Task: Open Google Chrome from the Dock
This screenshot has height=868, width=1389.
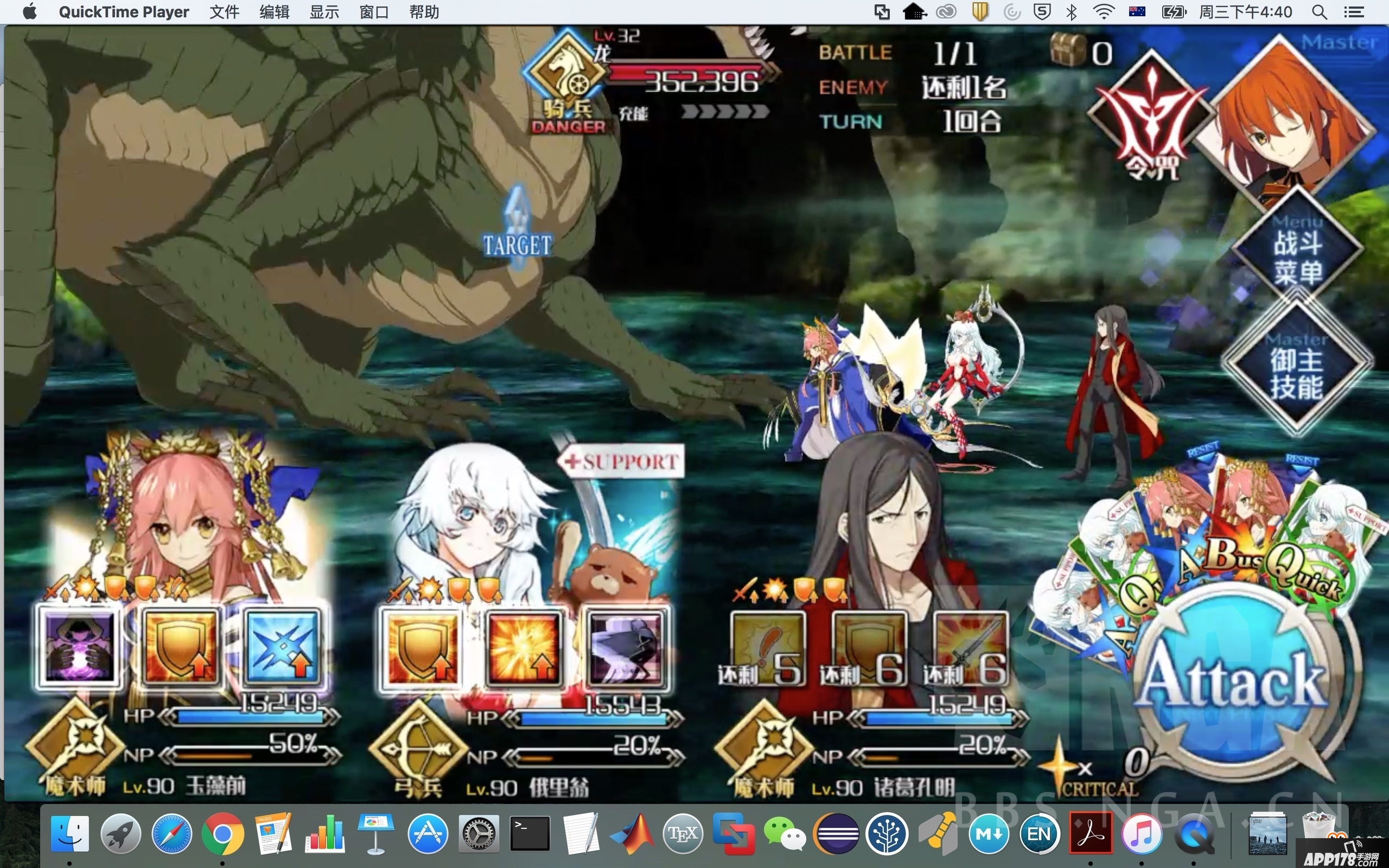Action: point(222,834)
